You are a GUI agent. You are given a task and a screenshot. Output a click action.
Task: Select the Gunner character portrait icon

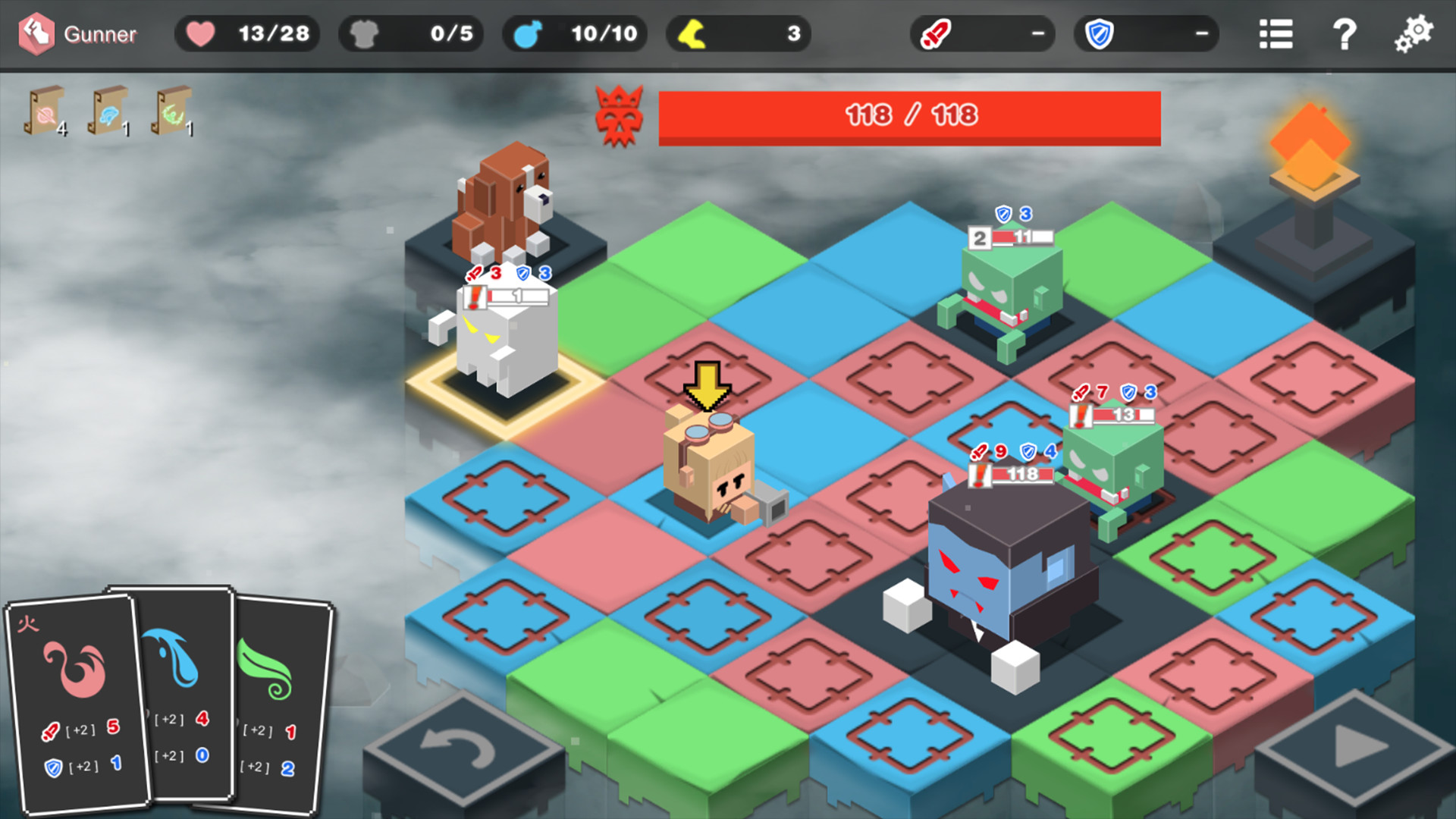[36, 33]
